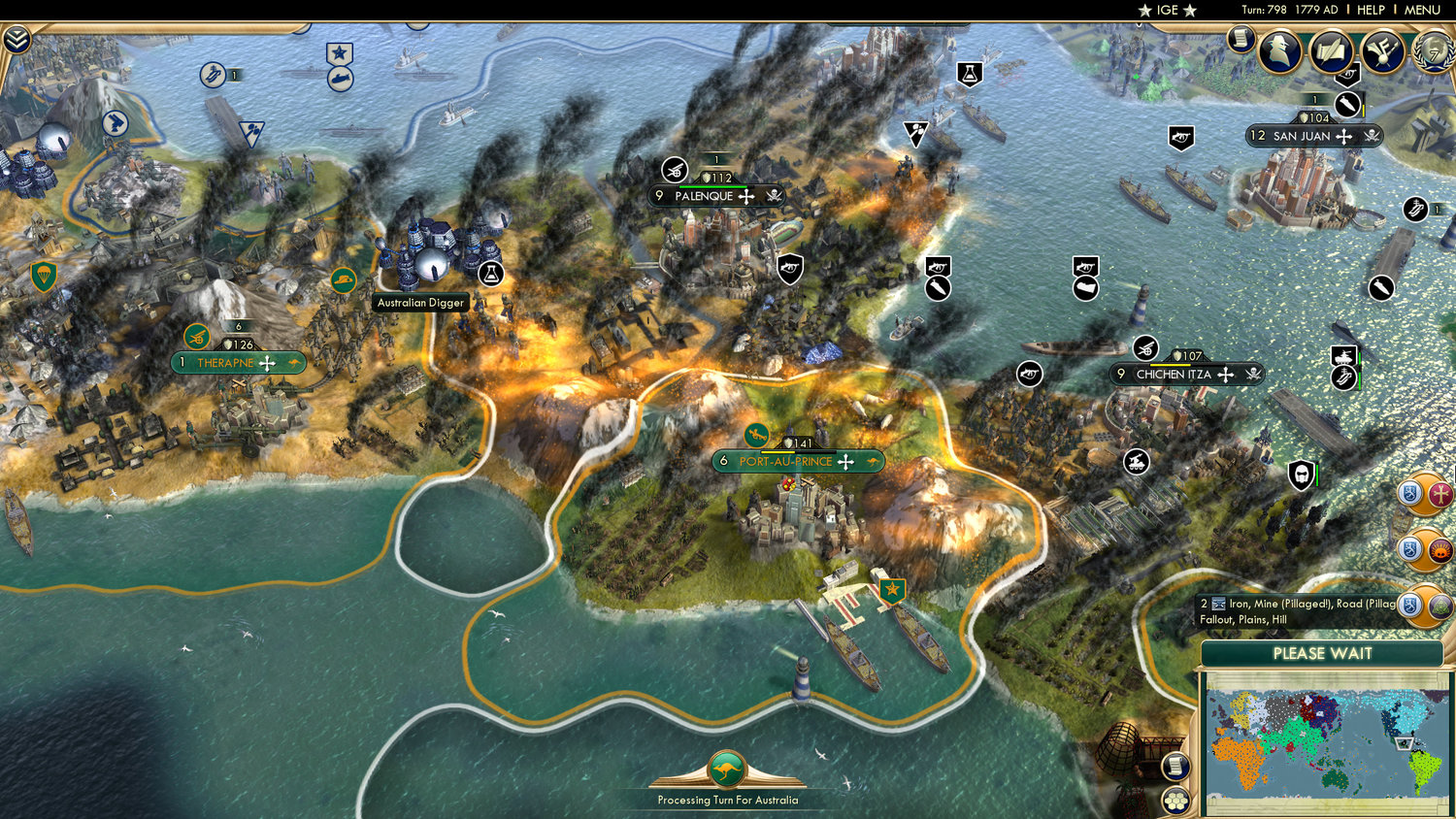Image resolution: width=1456 pixels, height=819 pixels.
Task: Open the MENU in the top bar
Action: click(x=1421, y=10)
